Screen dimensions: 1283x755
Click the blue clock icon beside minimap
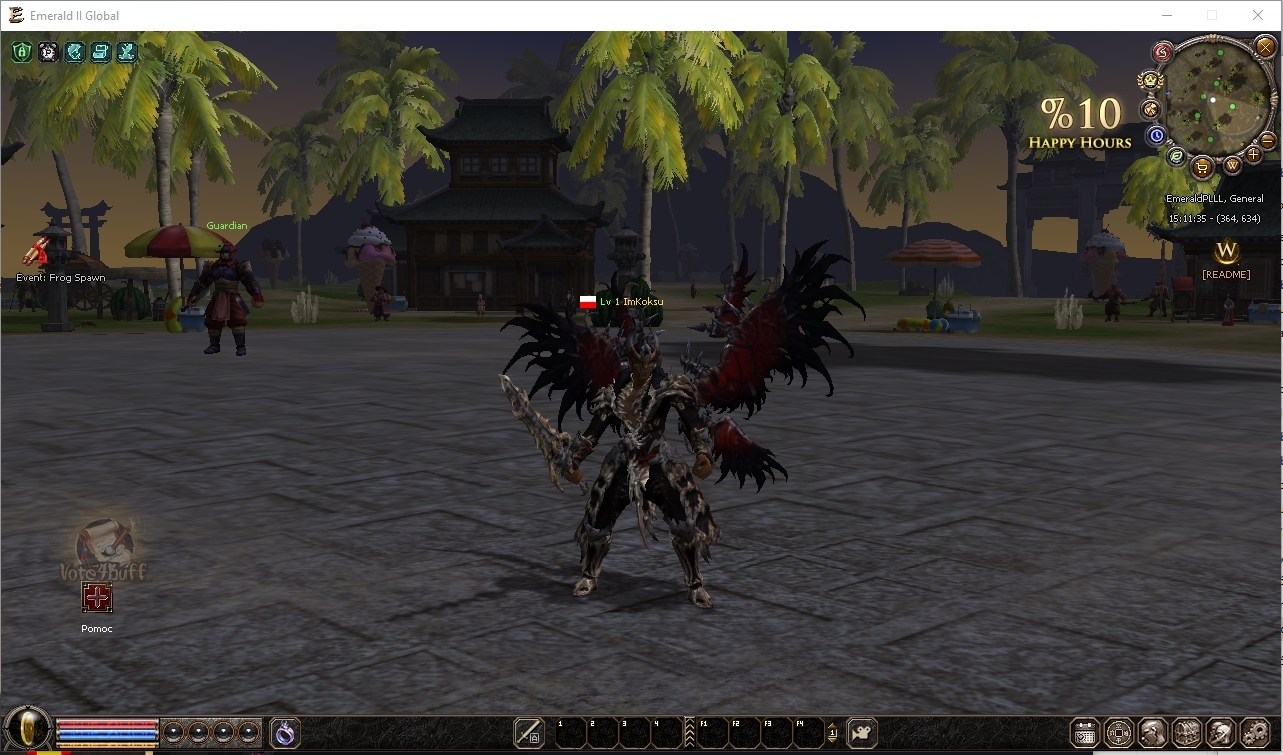pyautogui.click(x=1156, y=135)
